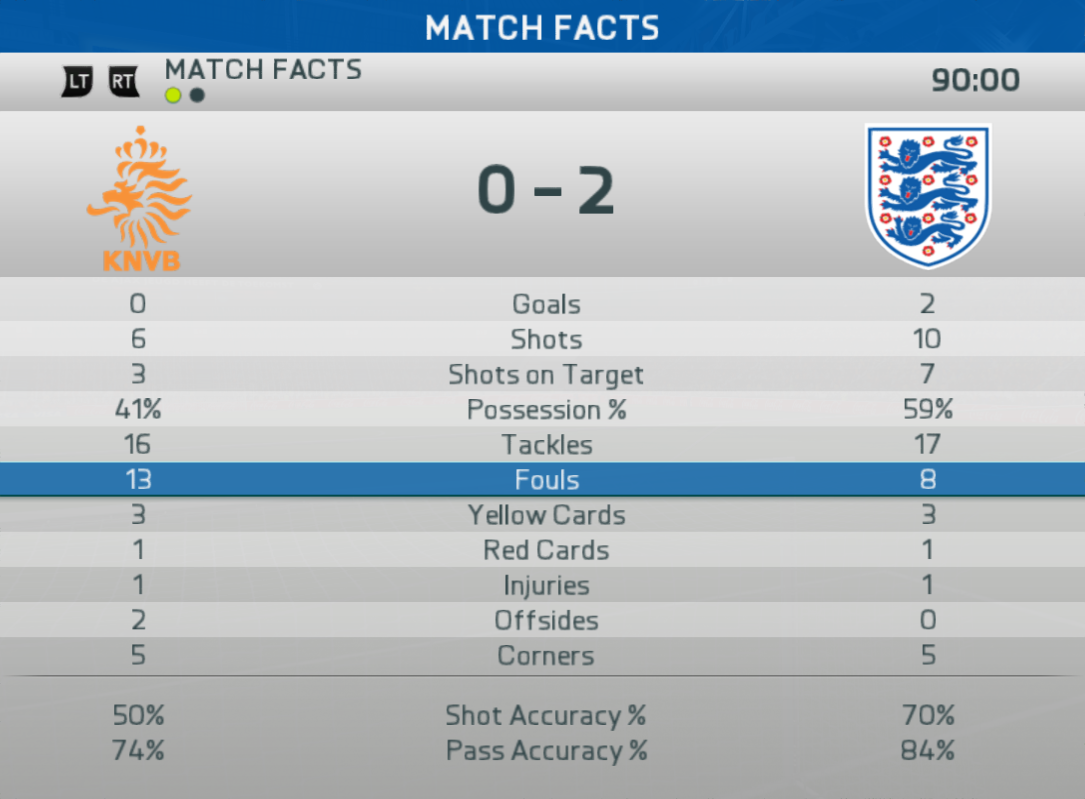Click the highlighted Fouls row
The height and width of the screenshot is (799, 1085).
point(546,480)
